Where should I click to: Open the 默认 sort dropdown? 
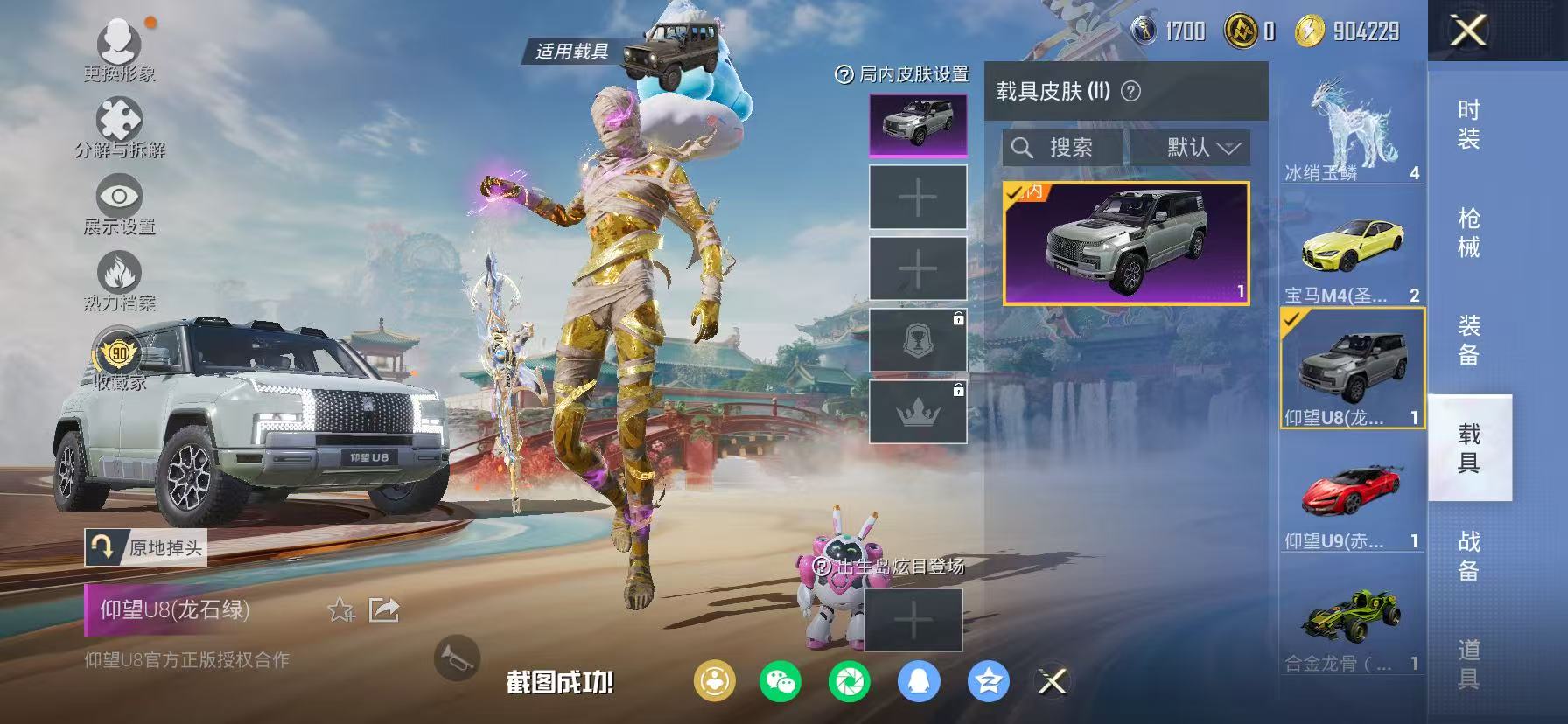pos(1192,147)
